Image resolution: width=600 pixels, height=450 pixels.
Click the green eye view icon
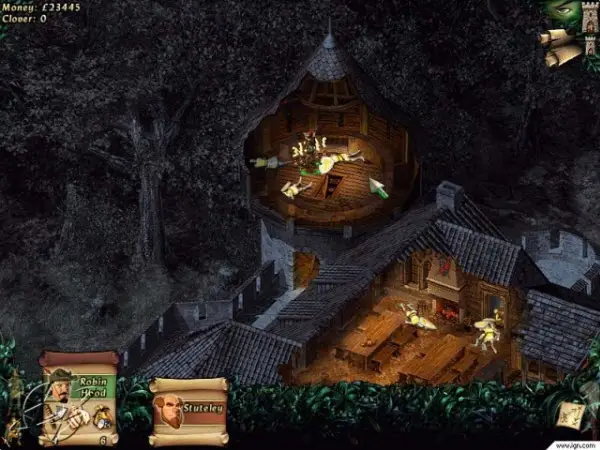(x=561, y=14)
